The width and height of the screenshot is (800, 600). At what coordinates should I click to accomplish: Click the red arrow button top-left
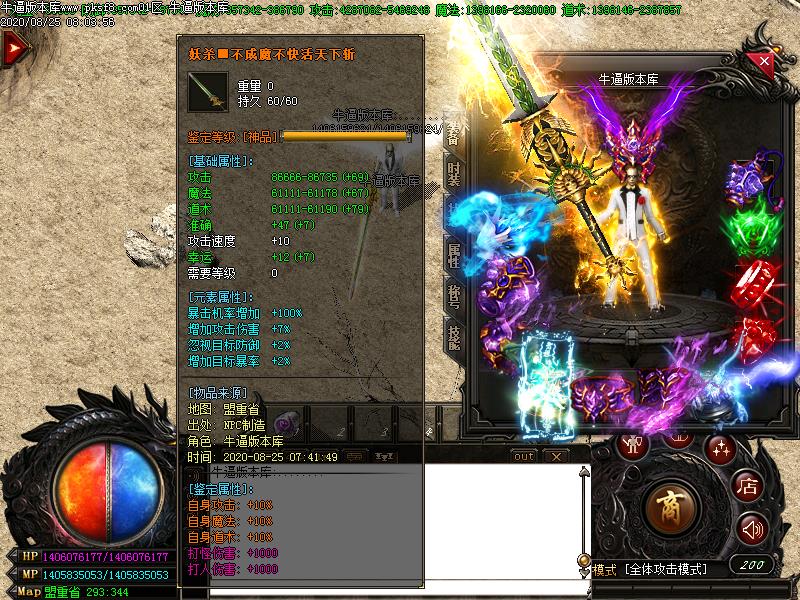coord(13,49)
